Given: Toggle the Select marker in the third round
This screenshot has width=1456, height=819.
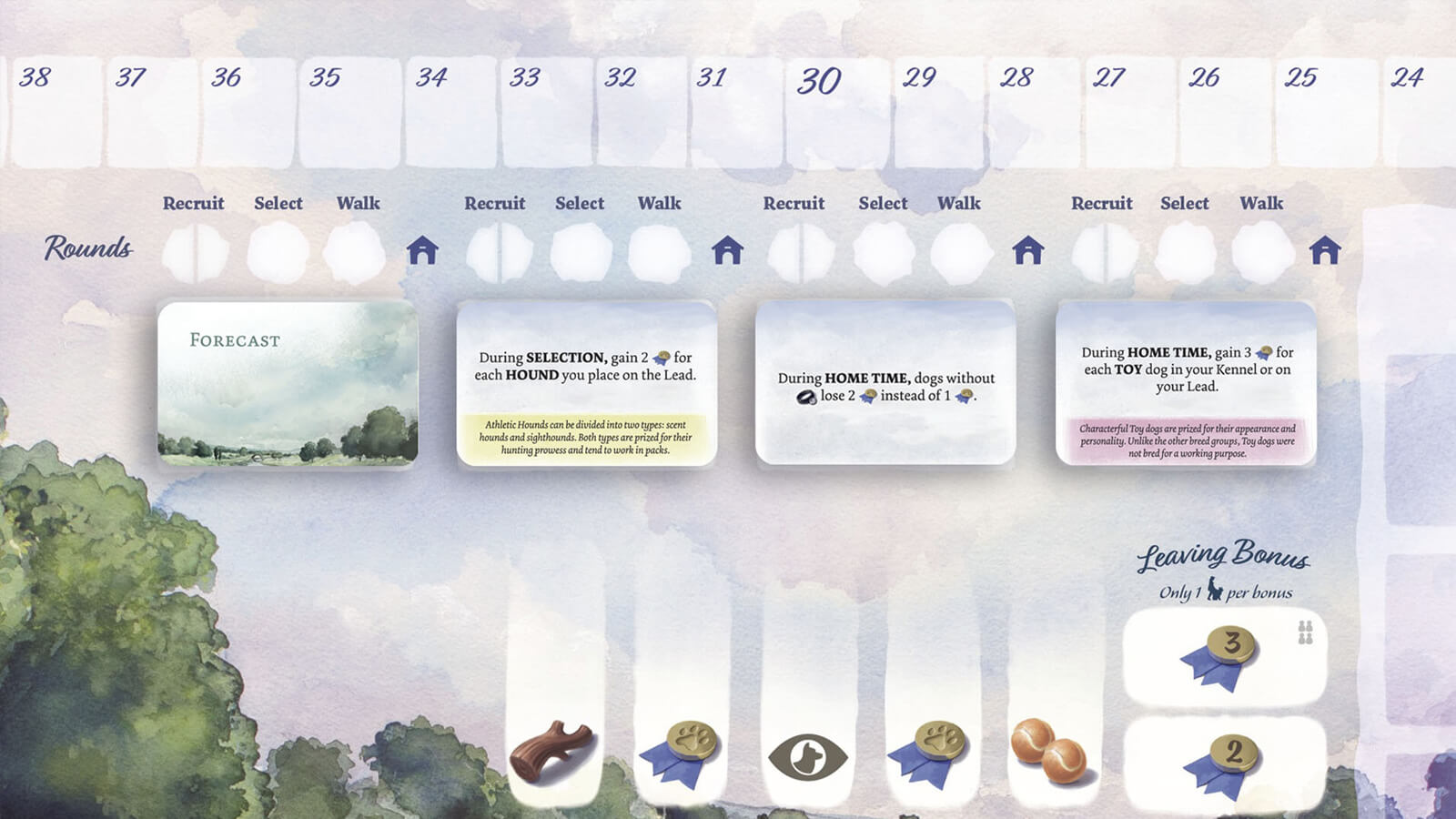Looking at the screenshot, I should [884, 250].
